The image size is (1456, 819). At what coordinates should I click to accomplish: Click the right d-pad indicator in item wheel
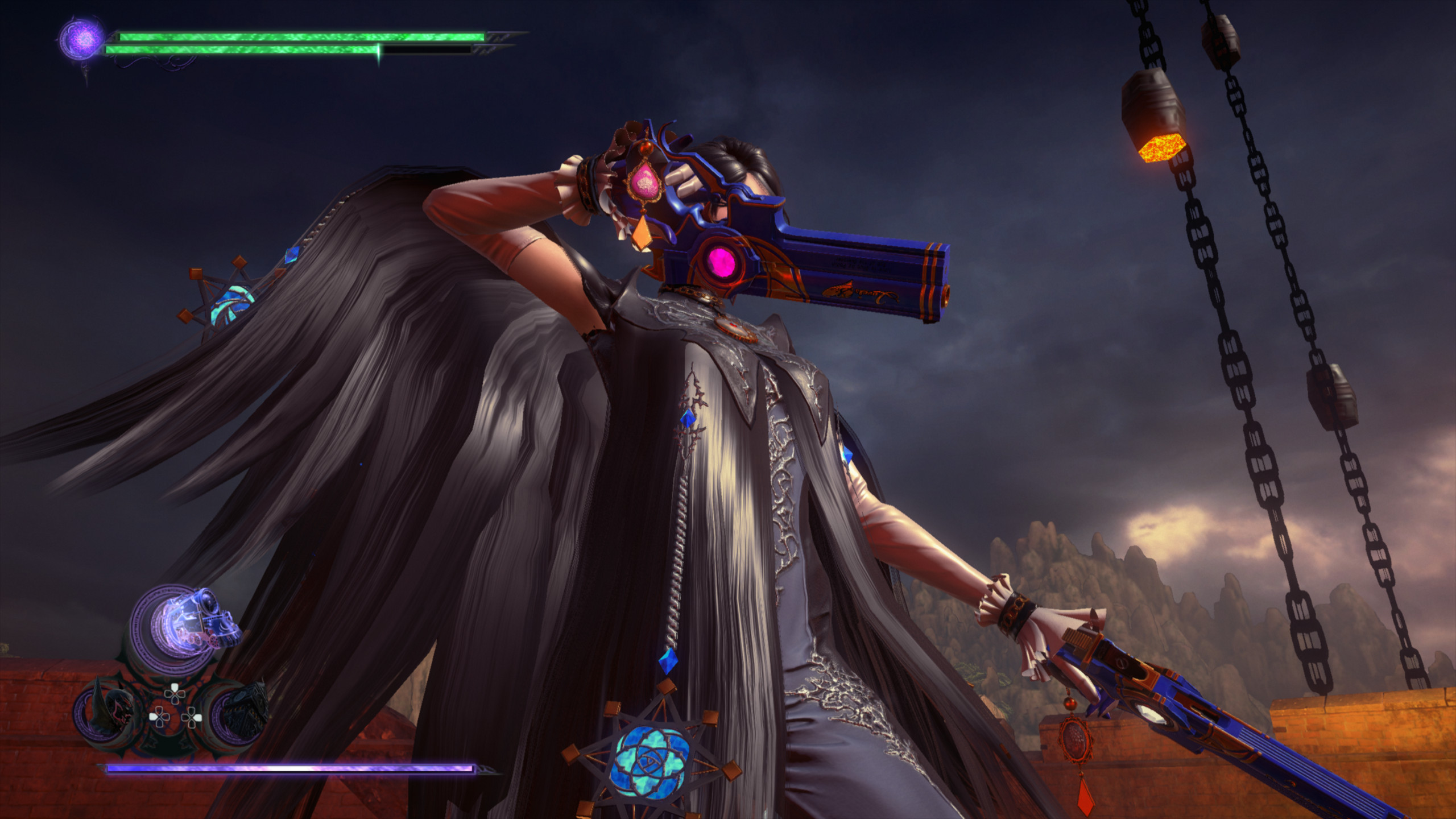192,717
